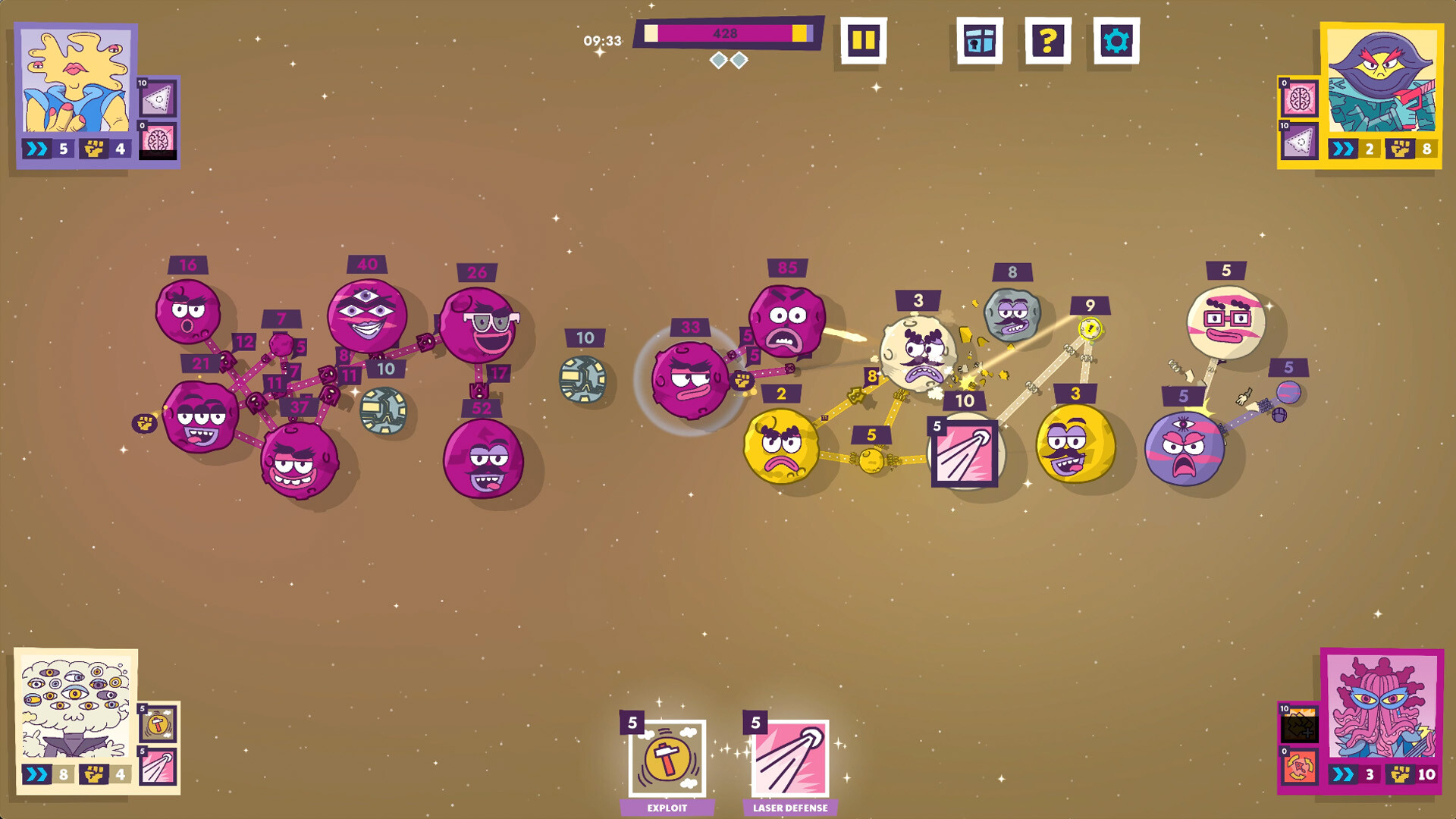Select the Laser Defense tile on the map

(x=964, y=453)
